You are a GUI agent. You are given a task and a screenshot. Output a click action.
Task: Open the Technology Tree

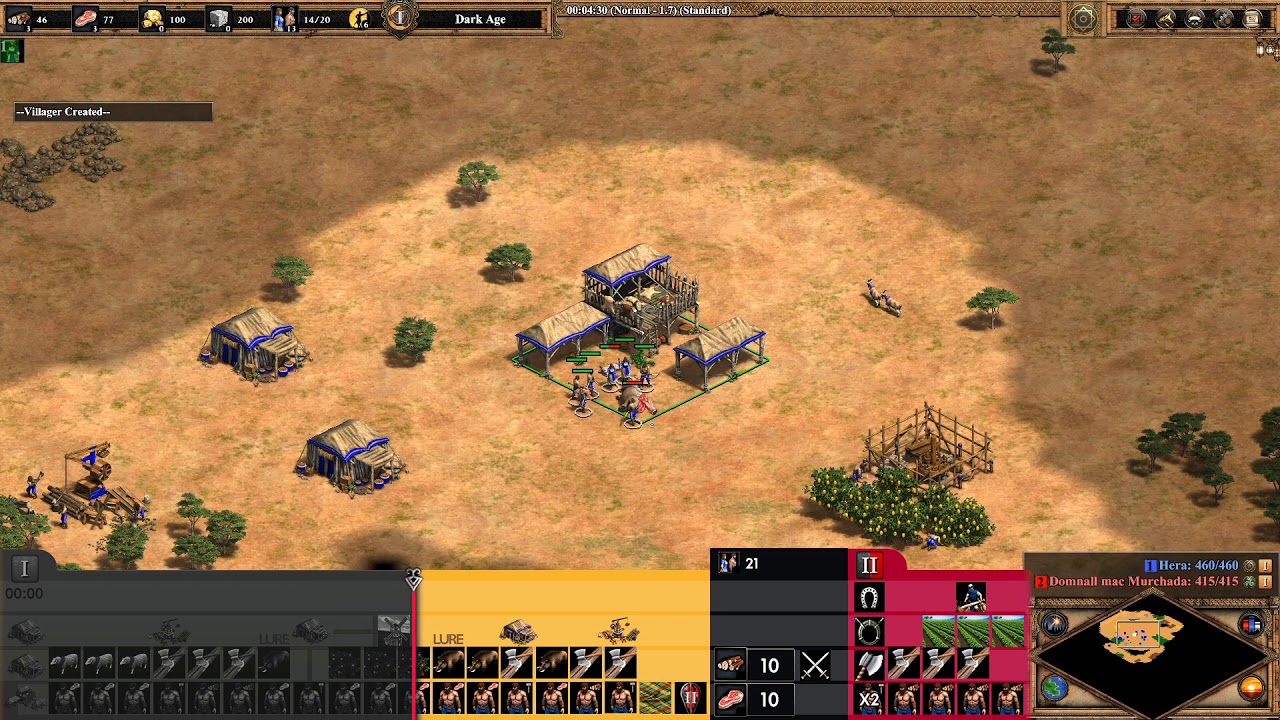1222,18
